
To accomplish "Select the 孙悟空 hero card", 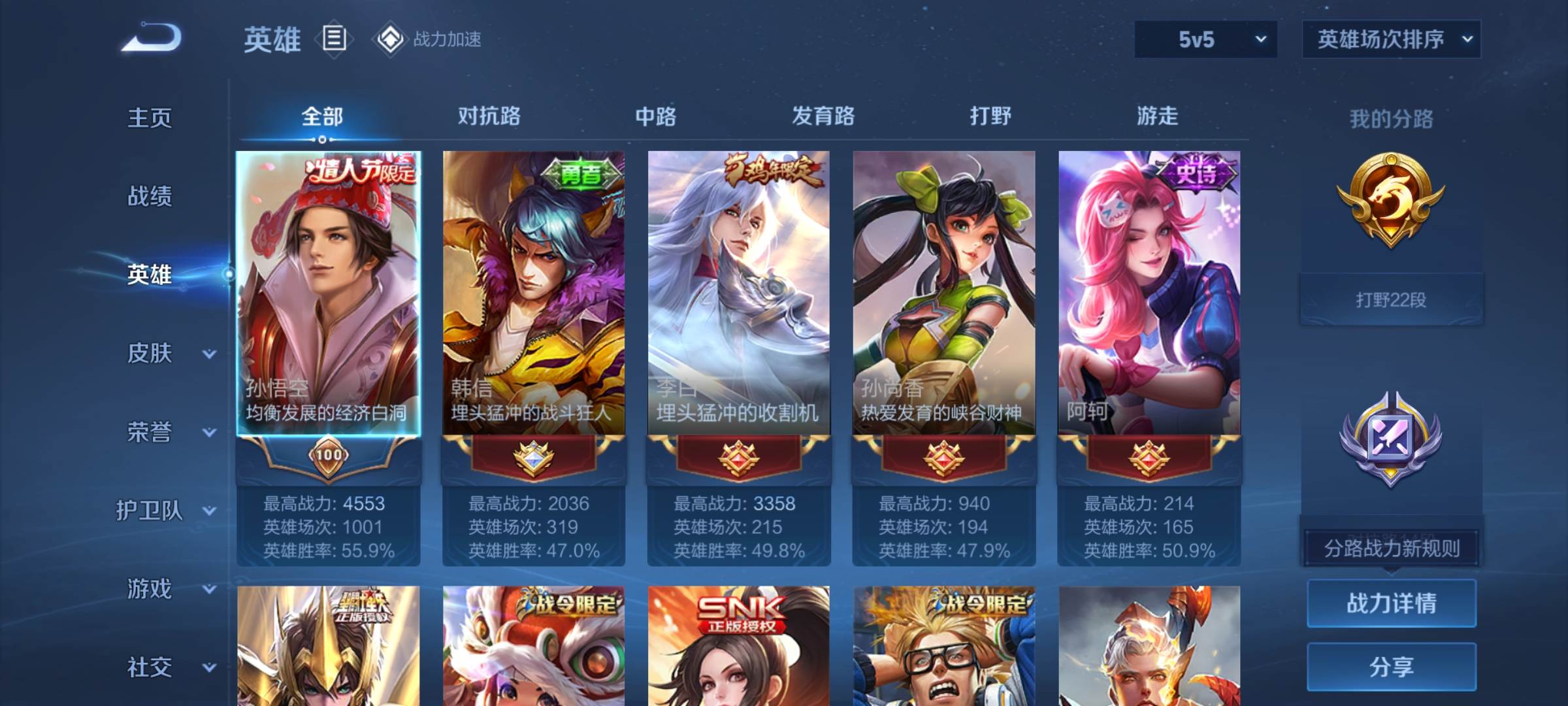I will [328, 294].
